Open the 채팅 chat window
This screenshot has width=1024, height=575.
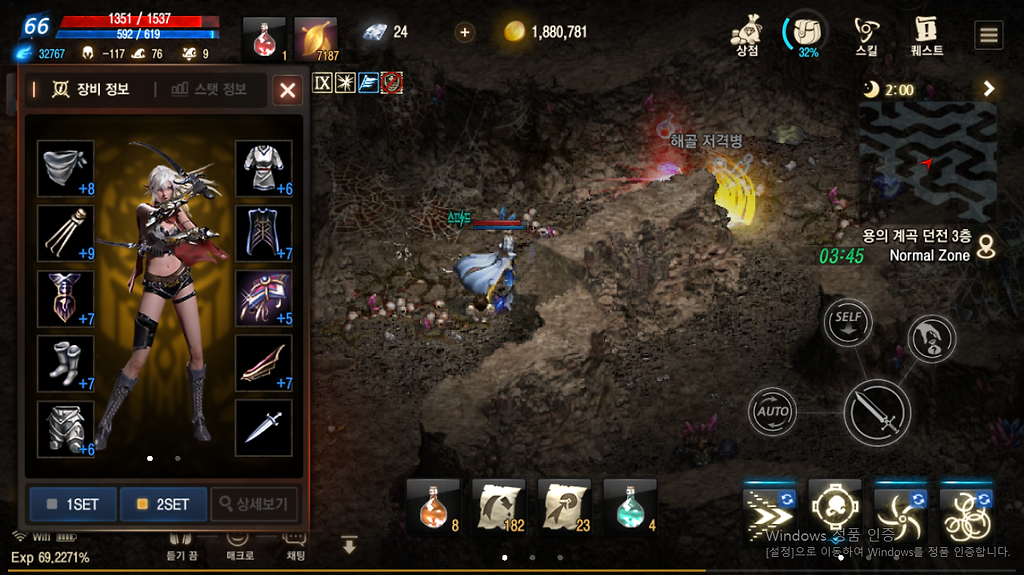click(295, 544)
